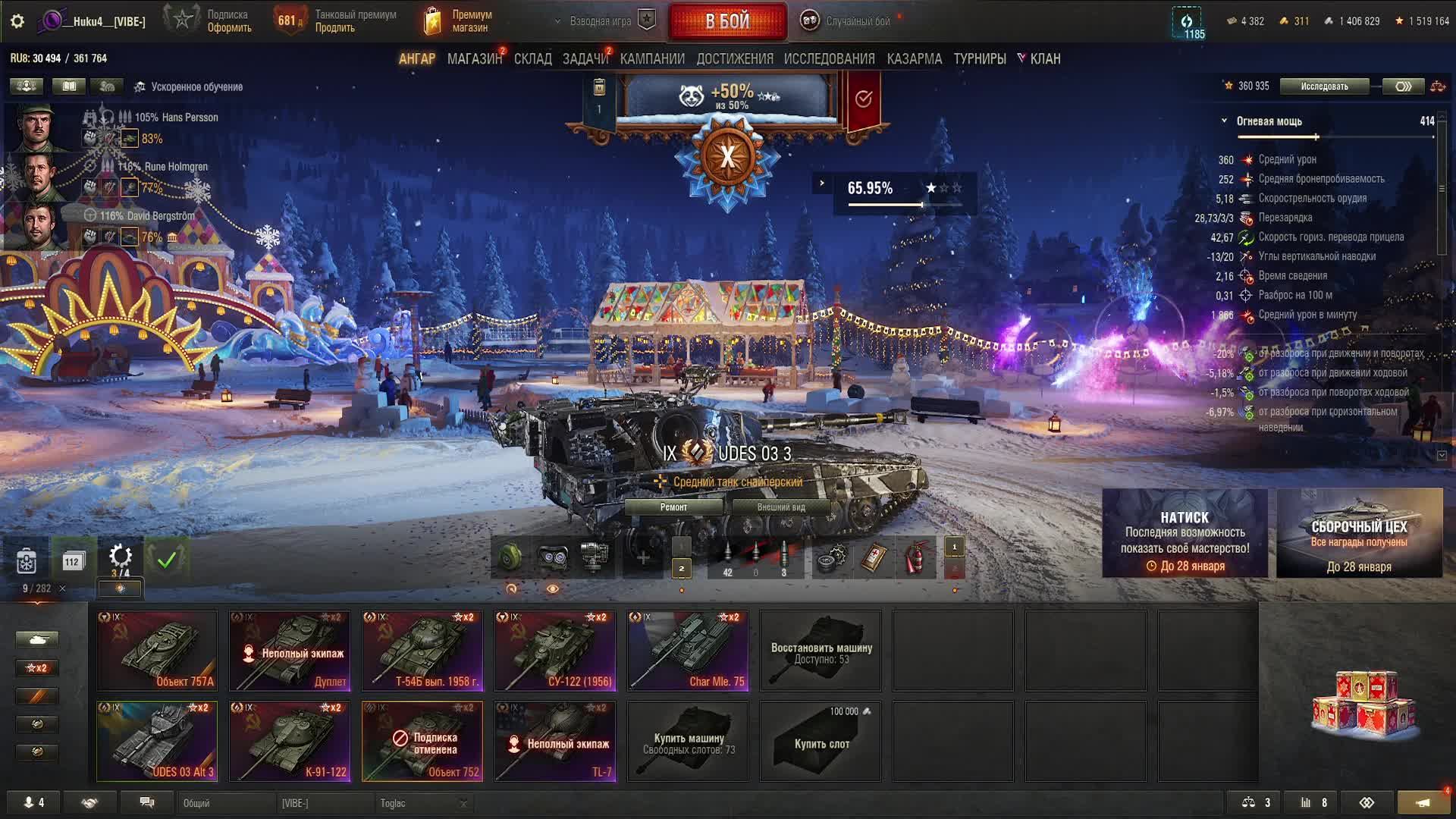1456x819 pixels.
Task: Switch to the ИССЛЕДОВАНИЯ tab
Action: pyautogui.click(x=829, y=59)
